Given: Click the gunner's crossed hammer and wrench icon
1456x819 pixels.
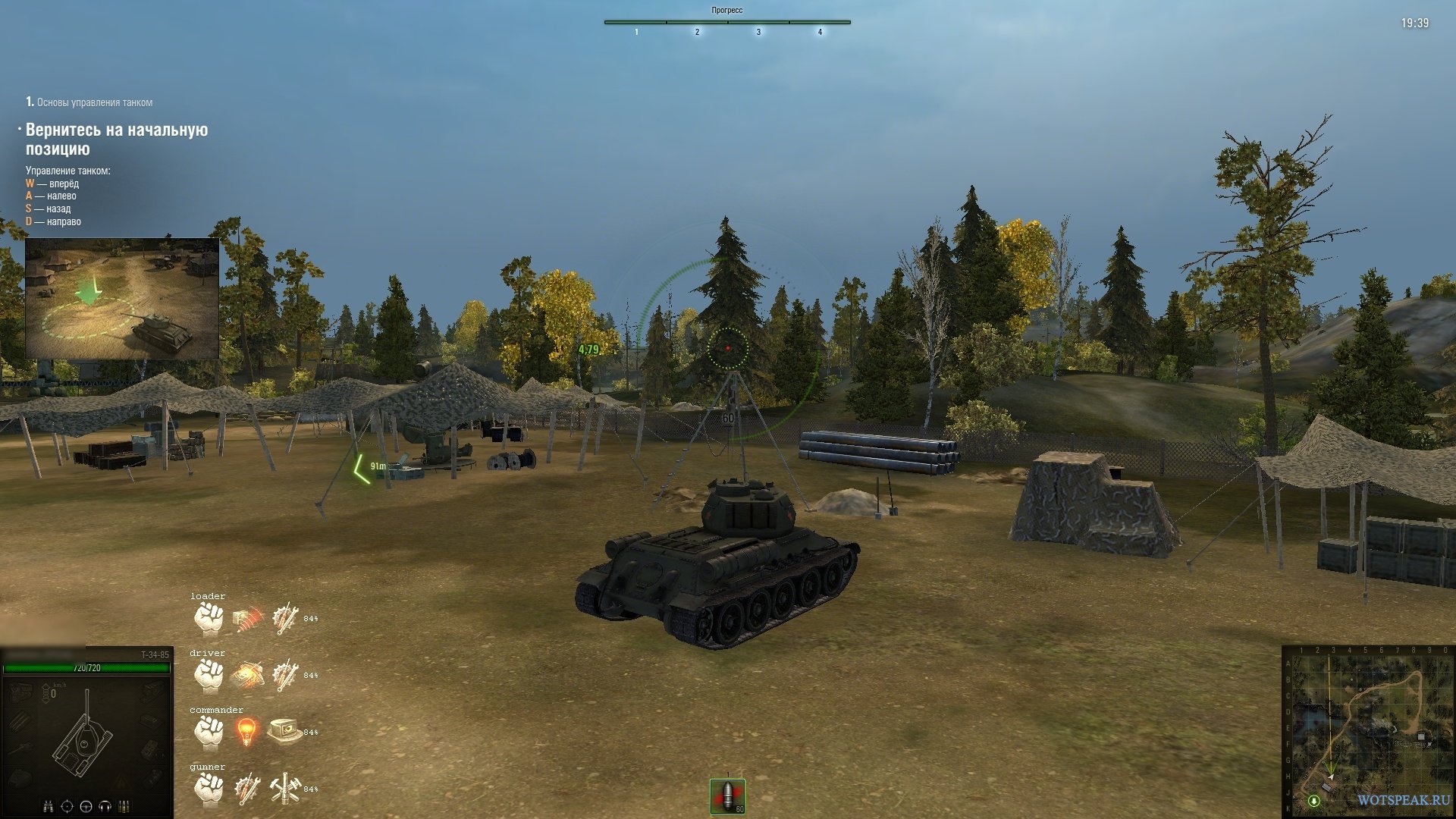Looking at the screenshot, I should tap(285, 789).
